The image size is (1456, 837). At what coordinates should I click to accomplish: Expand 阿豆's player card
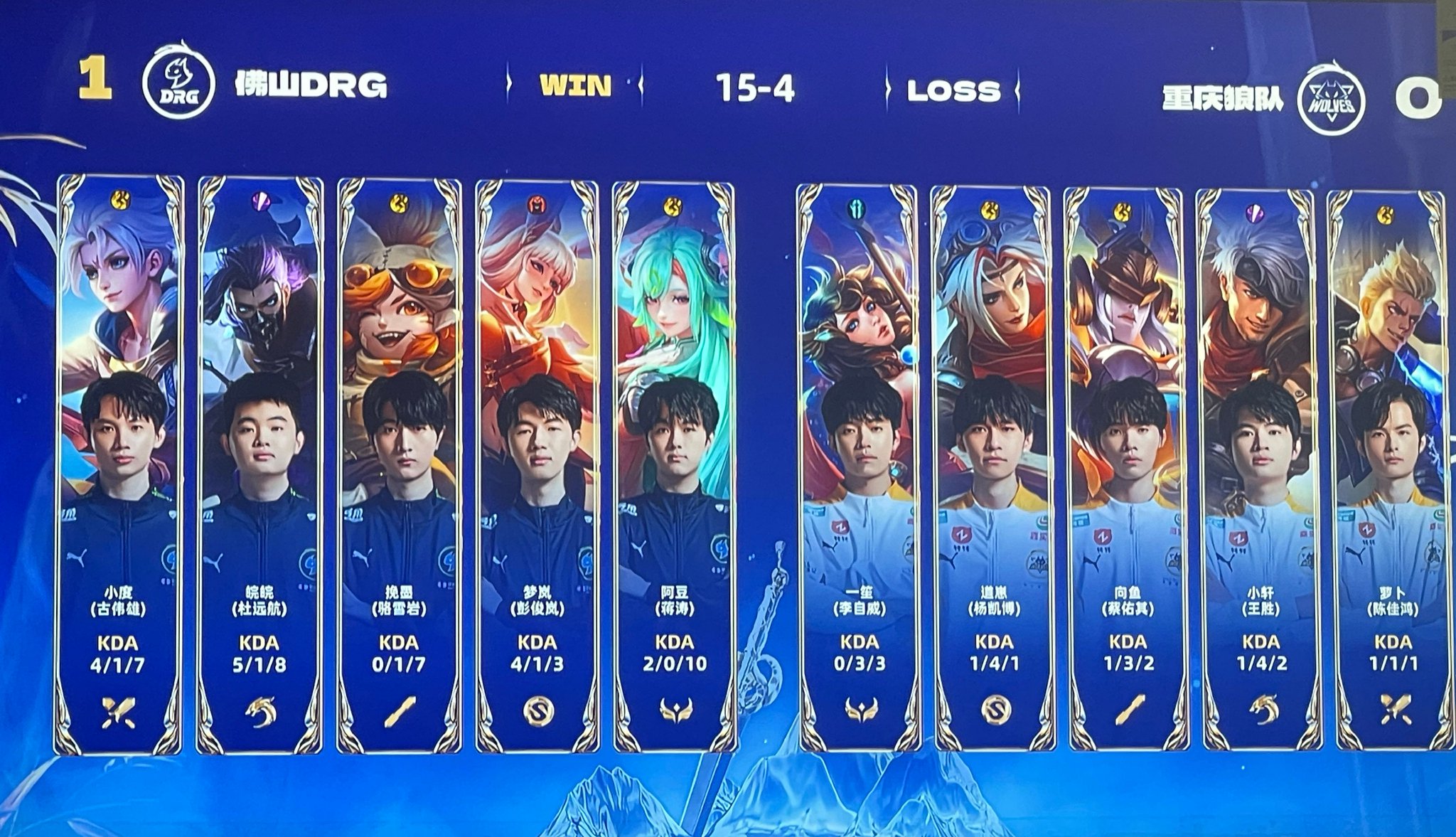675,462
